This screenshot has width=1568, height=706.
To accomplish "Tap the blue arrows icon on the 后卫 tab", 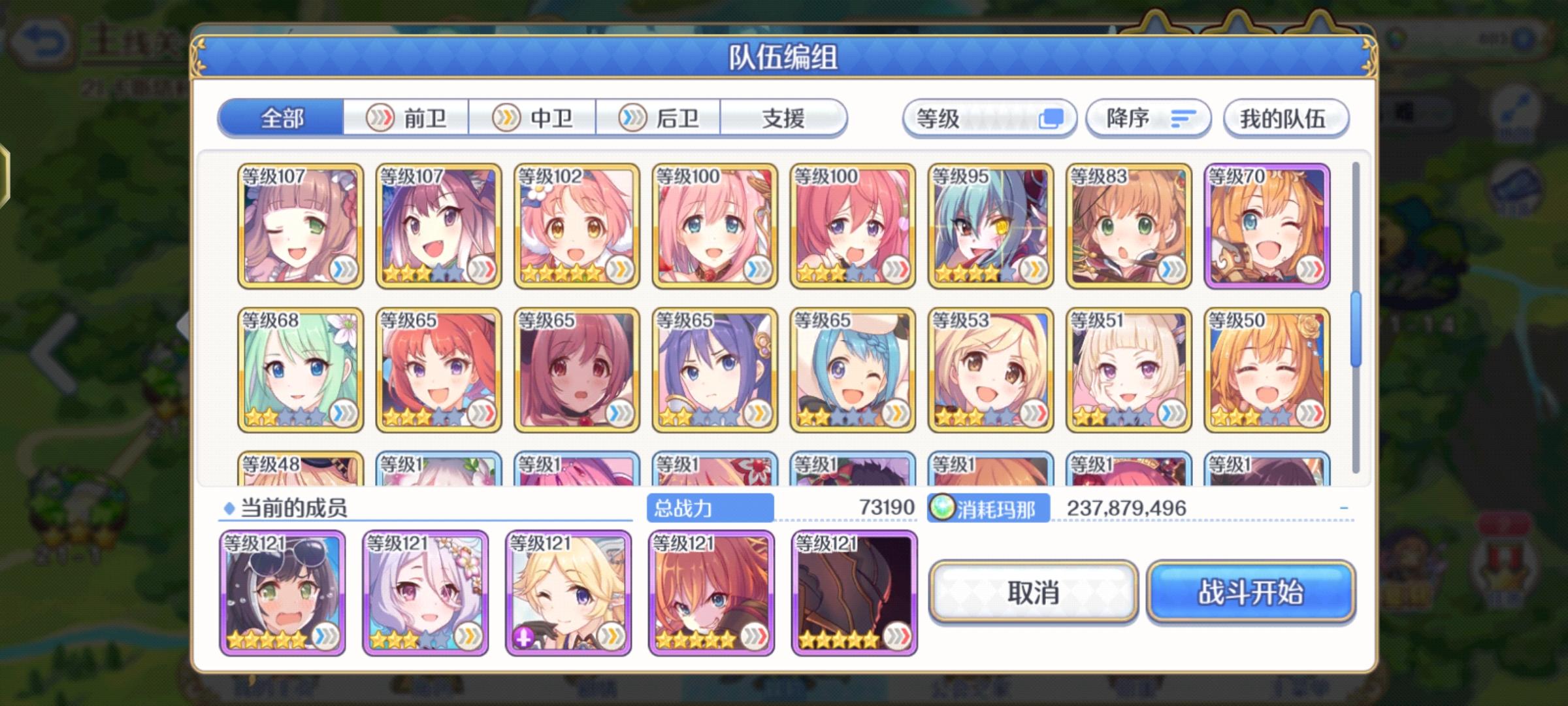I will point(630,118).
